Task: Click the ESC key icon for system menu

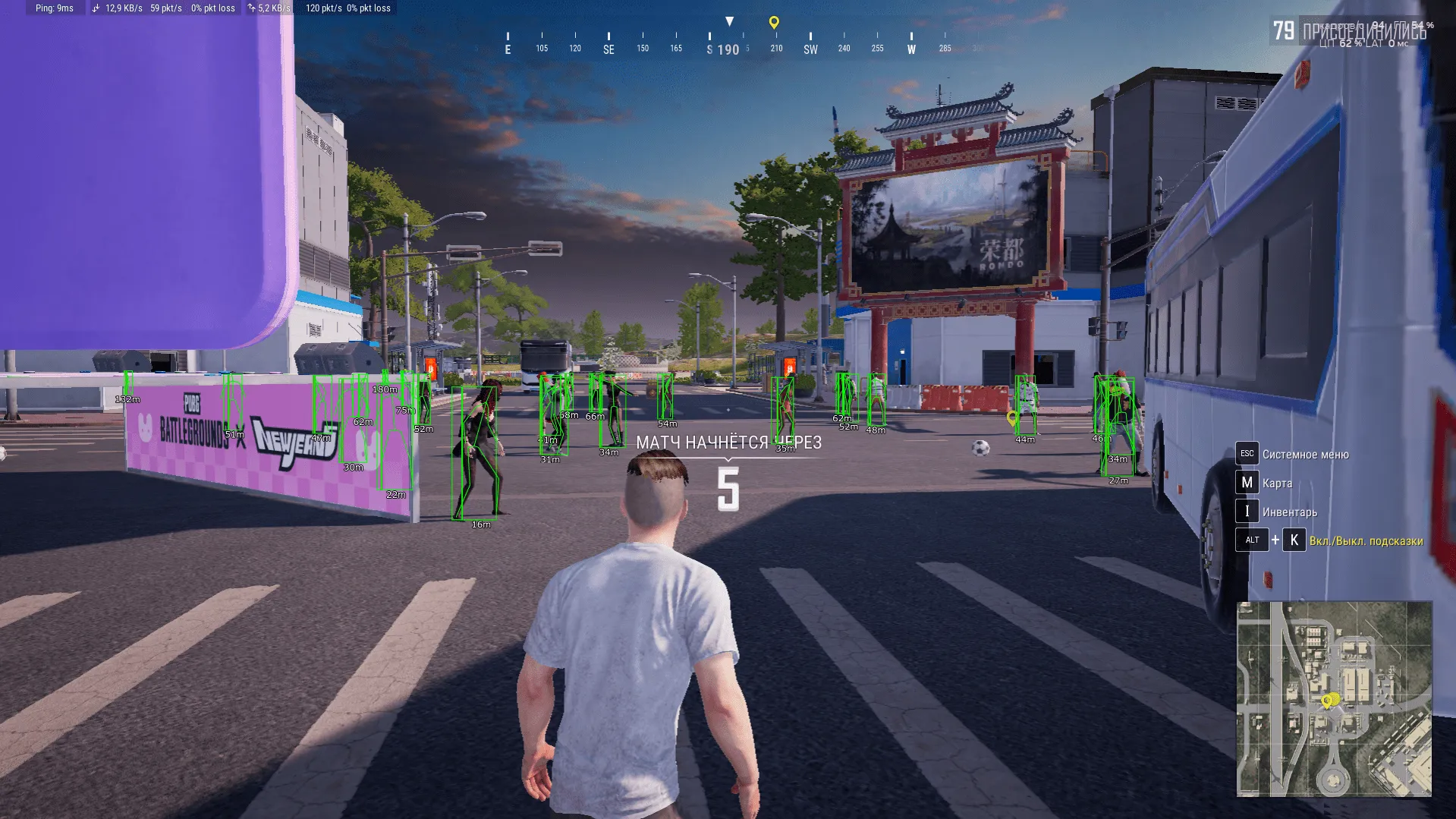Action: click(x=1247, y=453)
